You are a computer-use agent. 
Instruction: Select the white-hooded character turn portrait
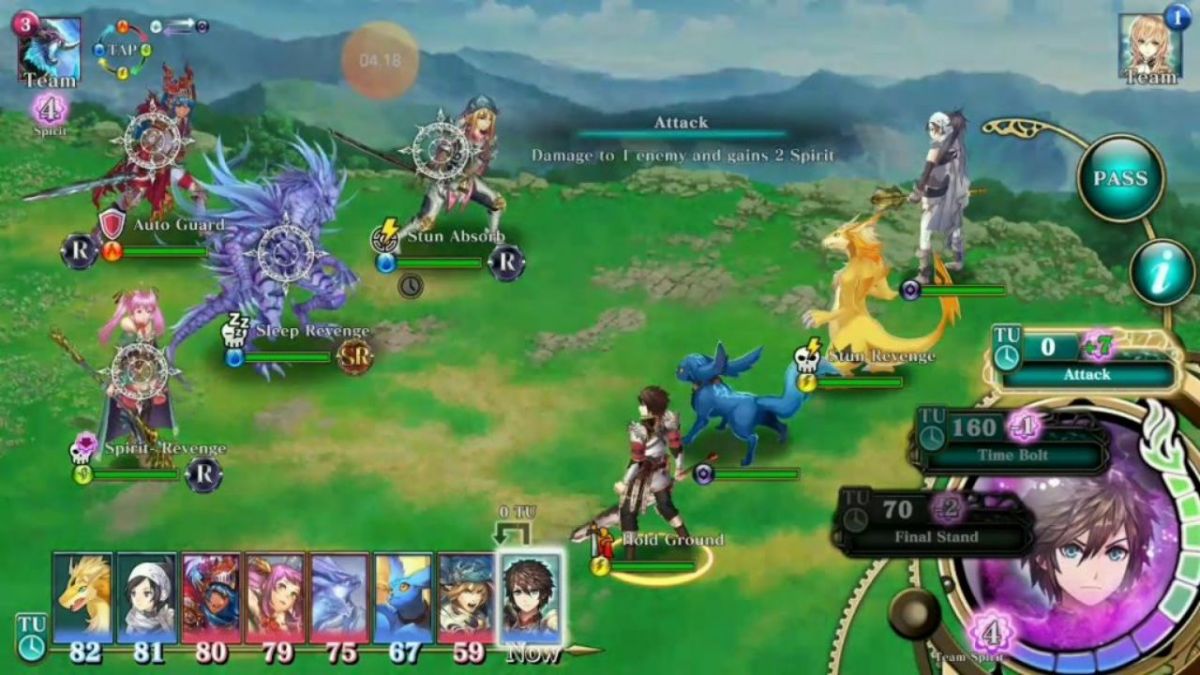(146, 596)
